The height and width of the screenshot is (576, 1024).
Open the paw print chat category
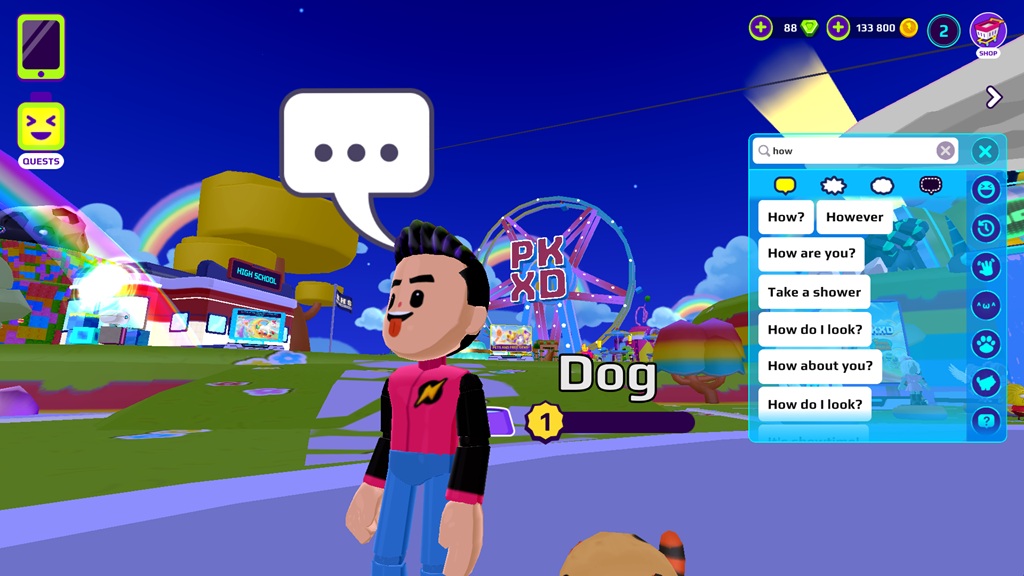tap(986, 343)
